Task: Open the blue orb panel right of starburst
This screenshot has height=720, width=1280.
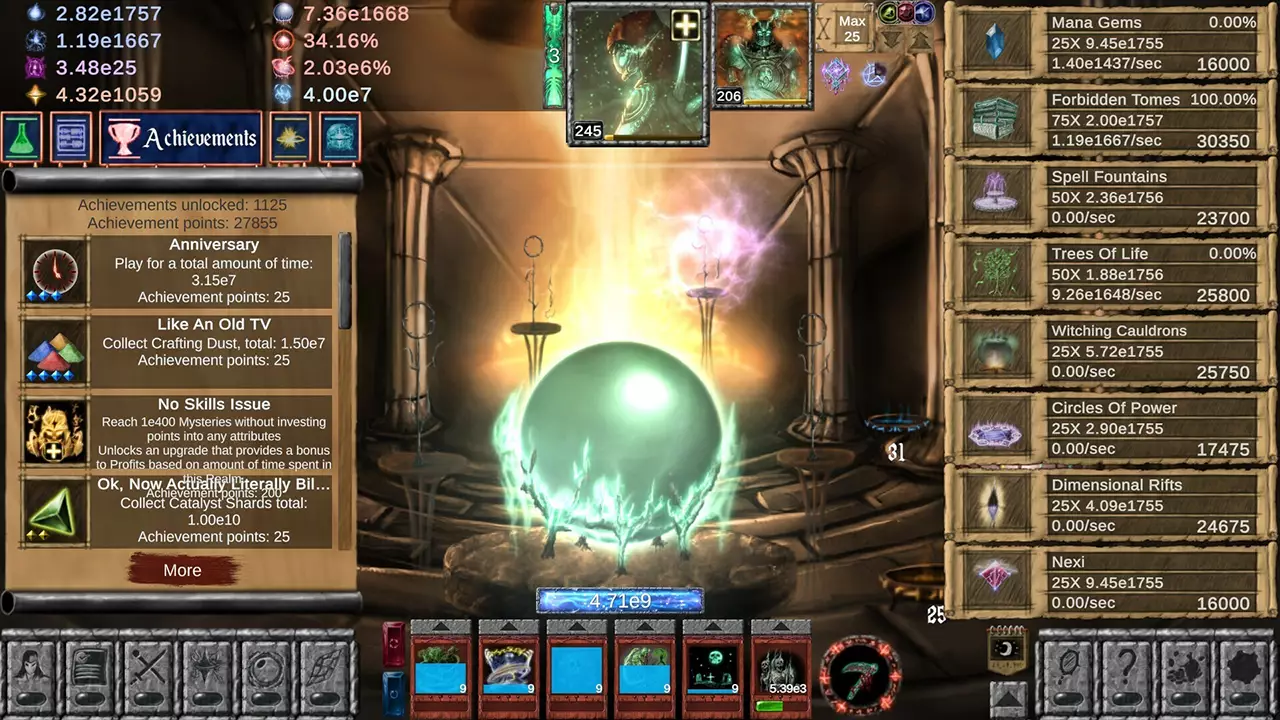Action: pos(339,137)
